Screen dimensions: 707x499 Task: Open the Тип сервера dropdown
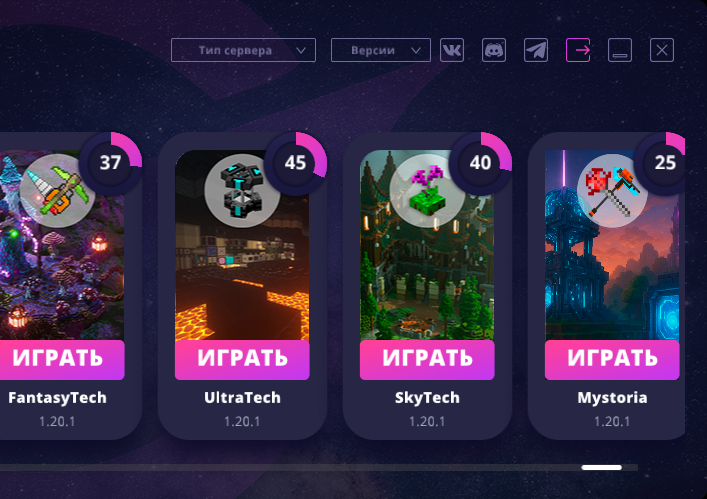(243, 50)
